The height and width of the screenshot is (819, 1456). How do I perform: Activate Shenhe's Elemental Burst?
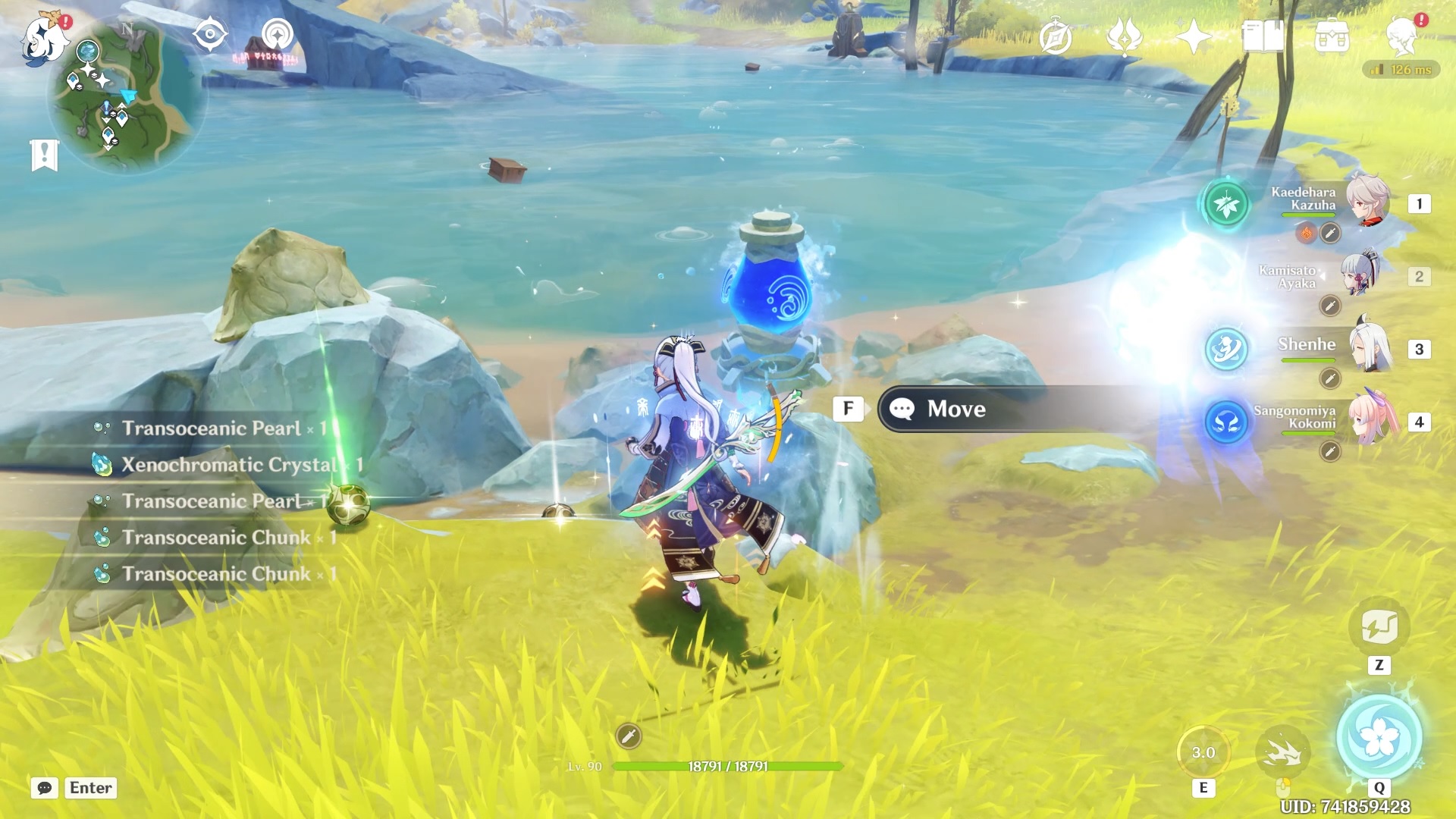pyautogui.click(x=1379, y=737)
